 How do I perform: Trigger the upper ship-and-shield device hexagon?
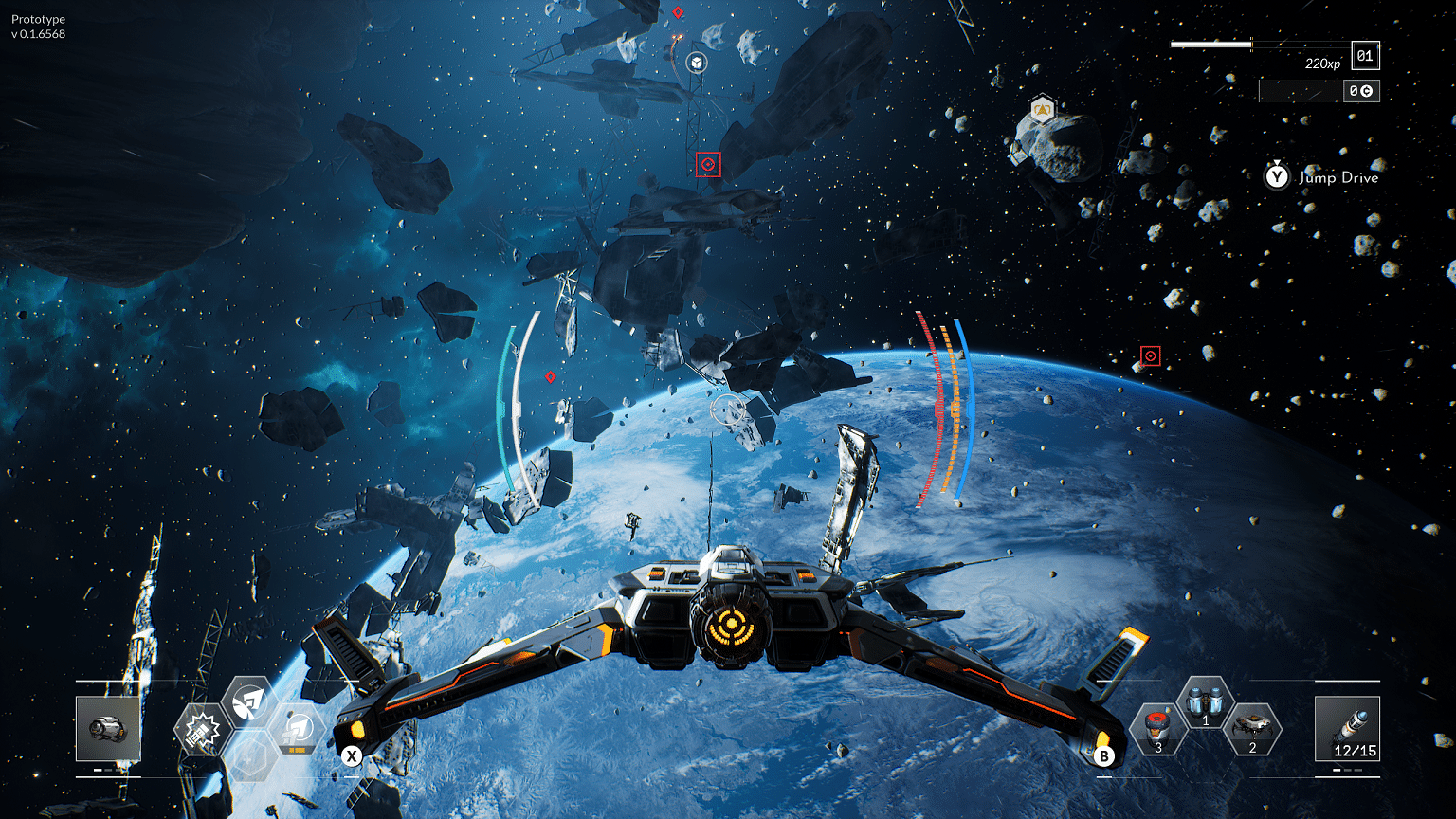pos(248,701)
